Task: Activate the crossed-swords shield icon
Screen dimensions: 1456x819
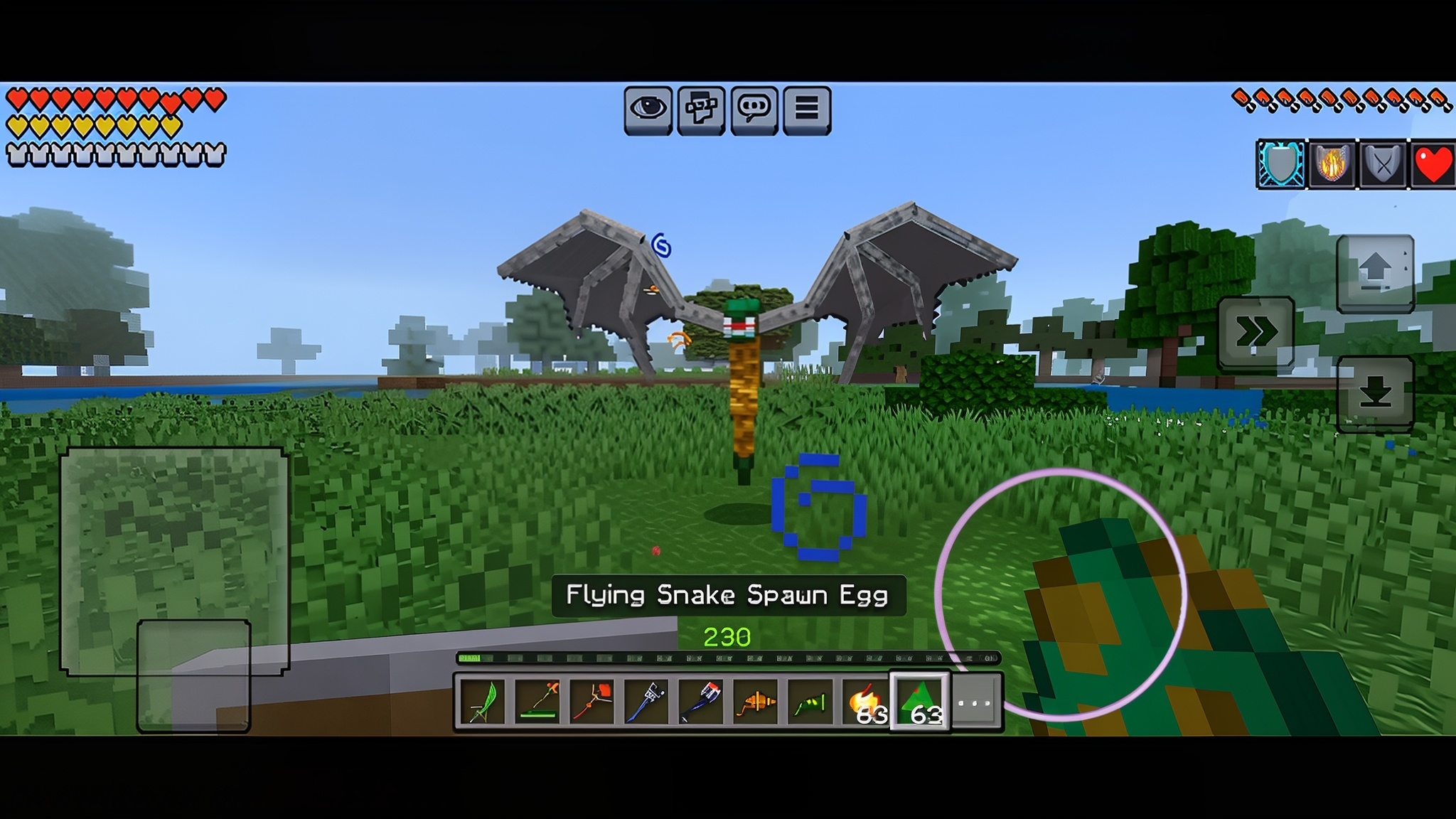Action: pos(1382,164)
